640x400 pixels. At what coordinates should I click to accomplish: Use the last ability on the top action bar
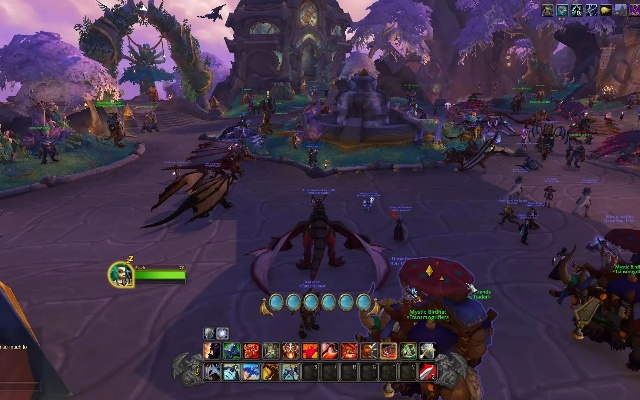(427, 351)
